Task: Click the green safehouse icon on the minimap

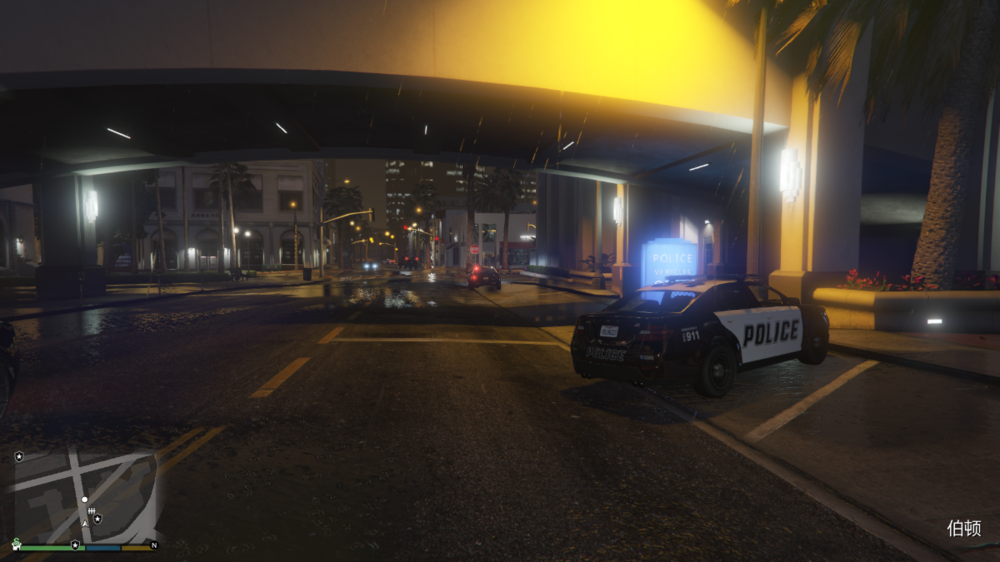Action: [16, 545]
